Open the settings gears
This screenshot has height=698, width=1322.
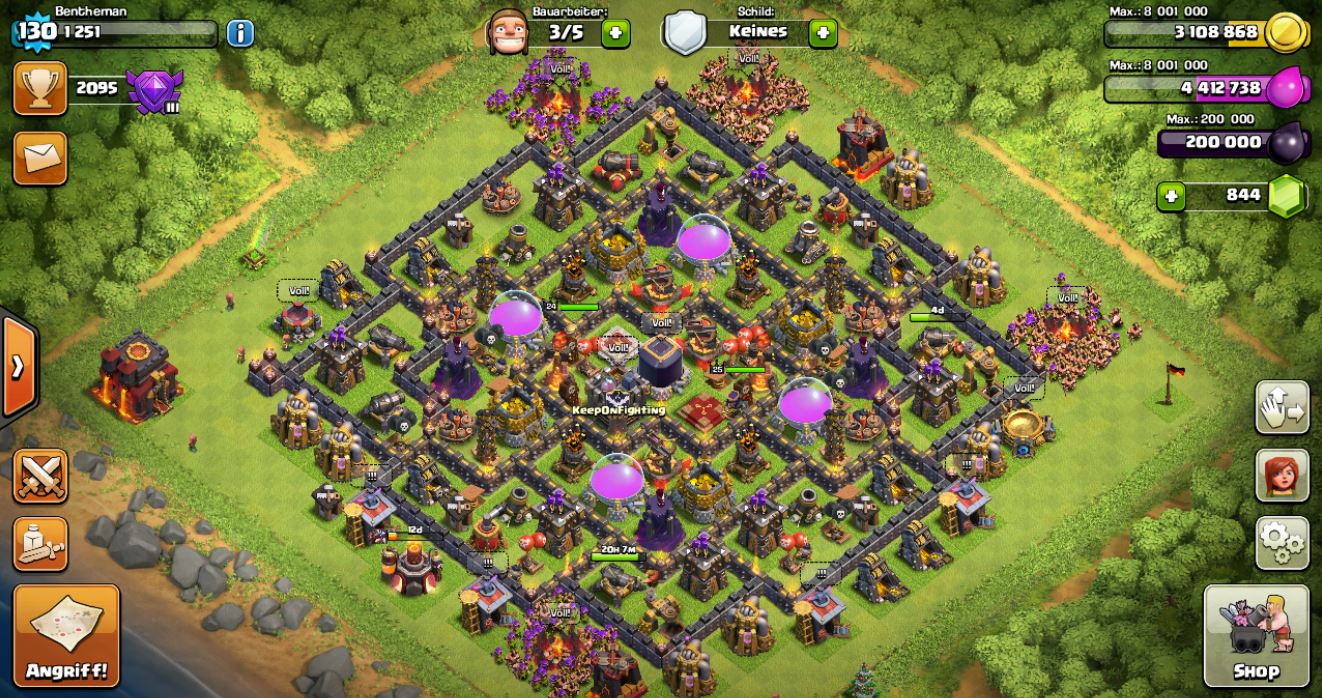pos(1282,543)
